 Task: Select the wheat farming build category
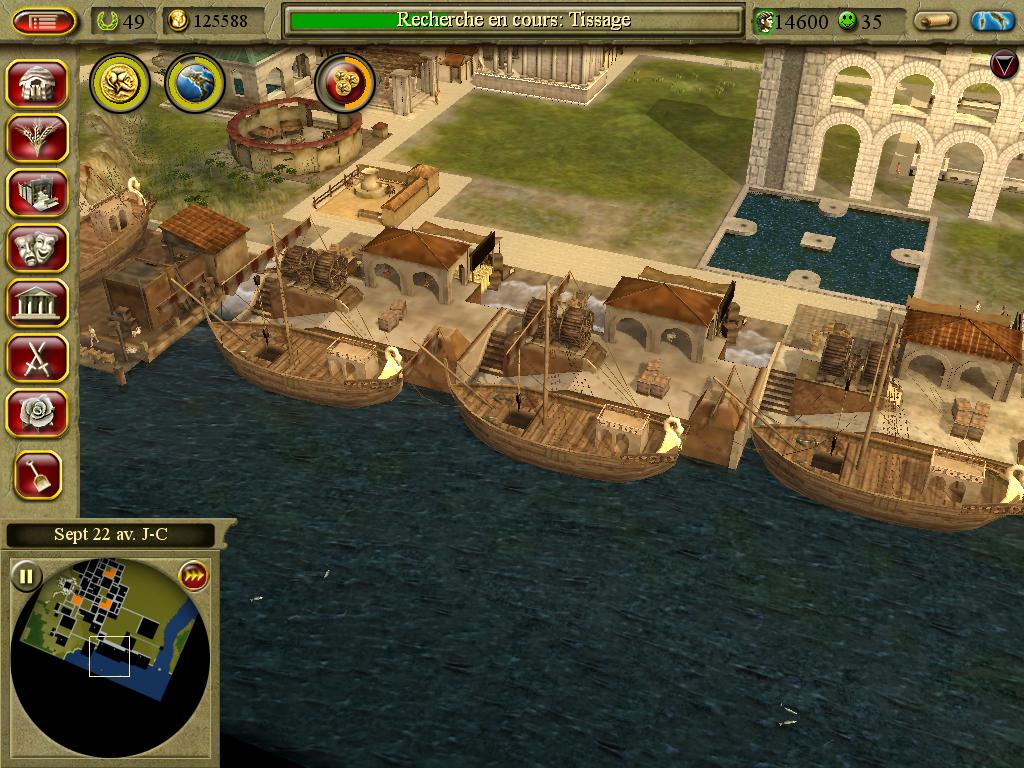tap(38, 138)
